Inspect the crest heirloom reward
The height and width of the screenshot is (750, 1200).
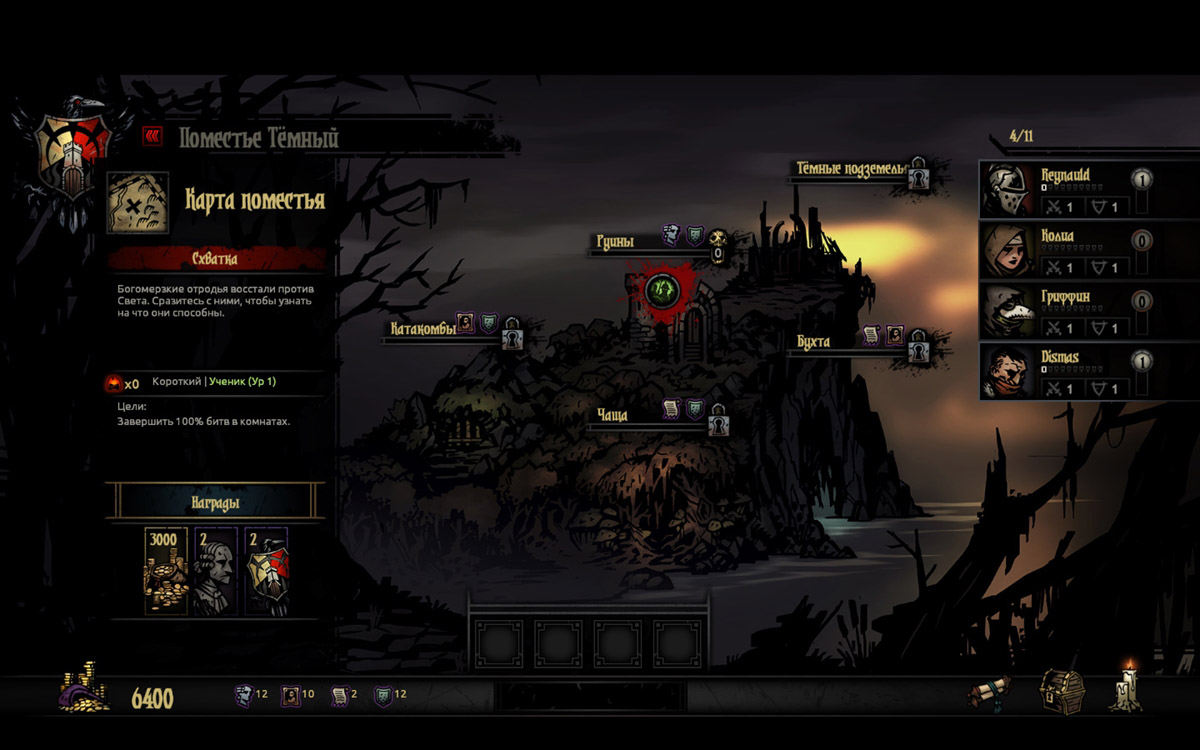tap(266, 571)
